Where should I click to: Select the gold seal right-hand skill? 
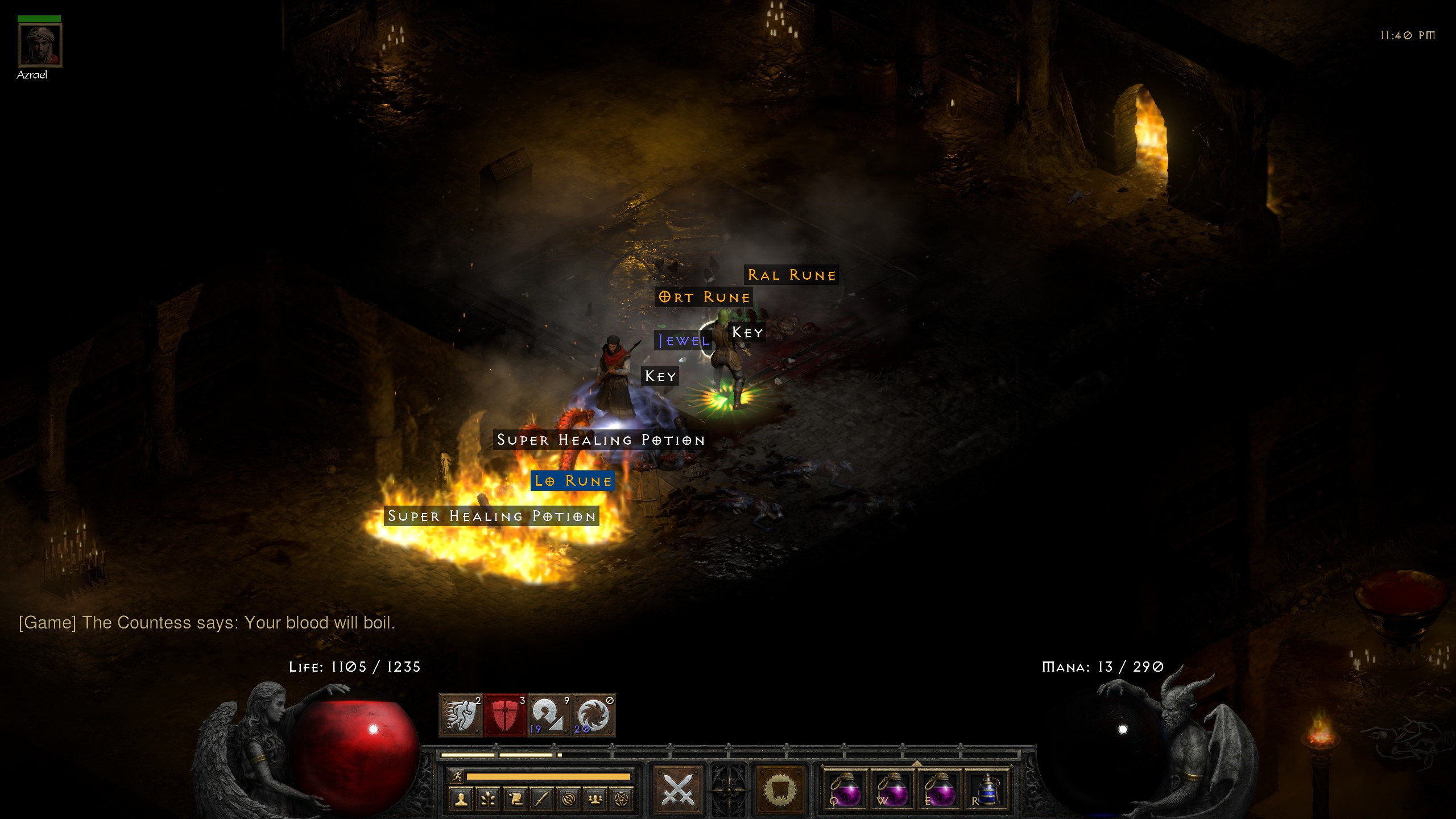(x=780, y=790)
